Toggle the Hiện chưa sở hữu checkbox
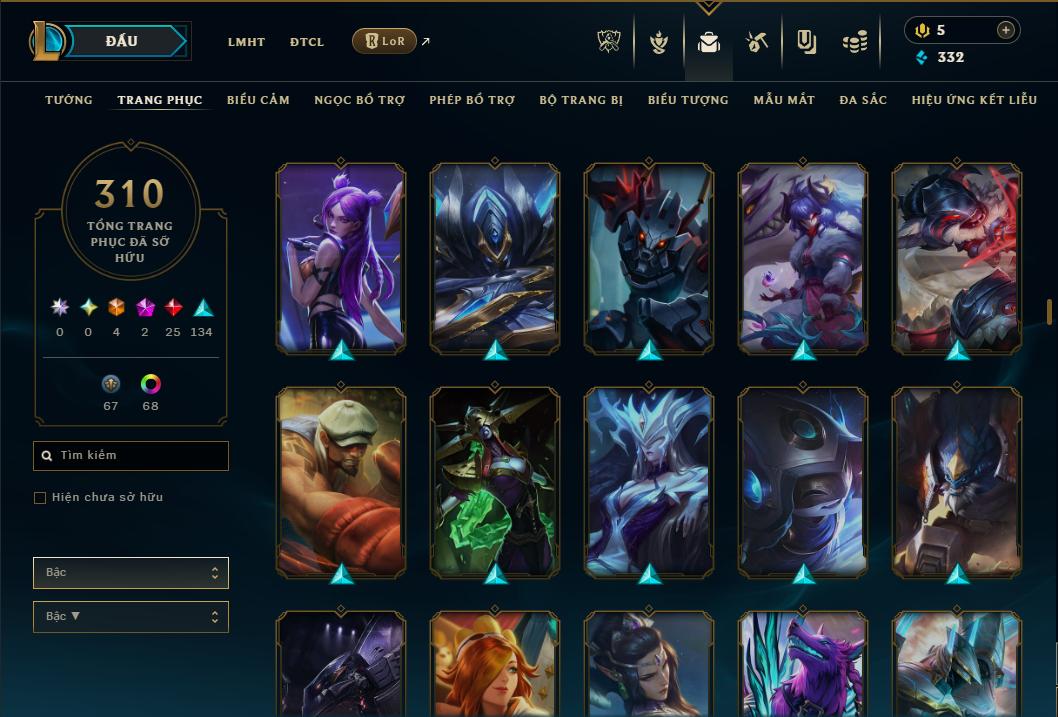1058x717 pixels. (x=40, y=498)
